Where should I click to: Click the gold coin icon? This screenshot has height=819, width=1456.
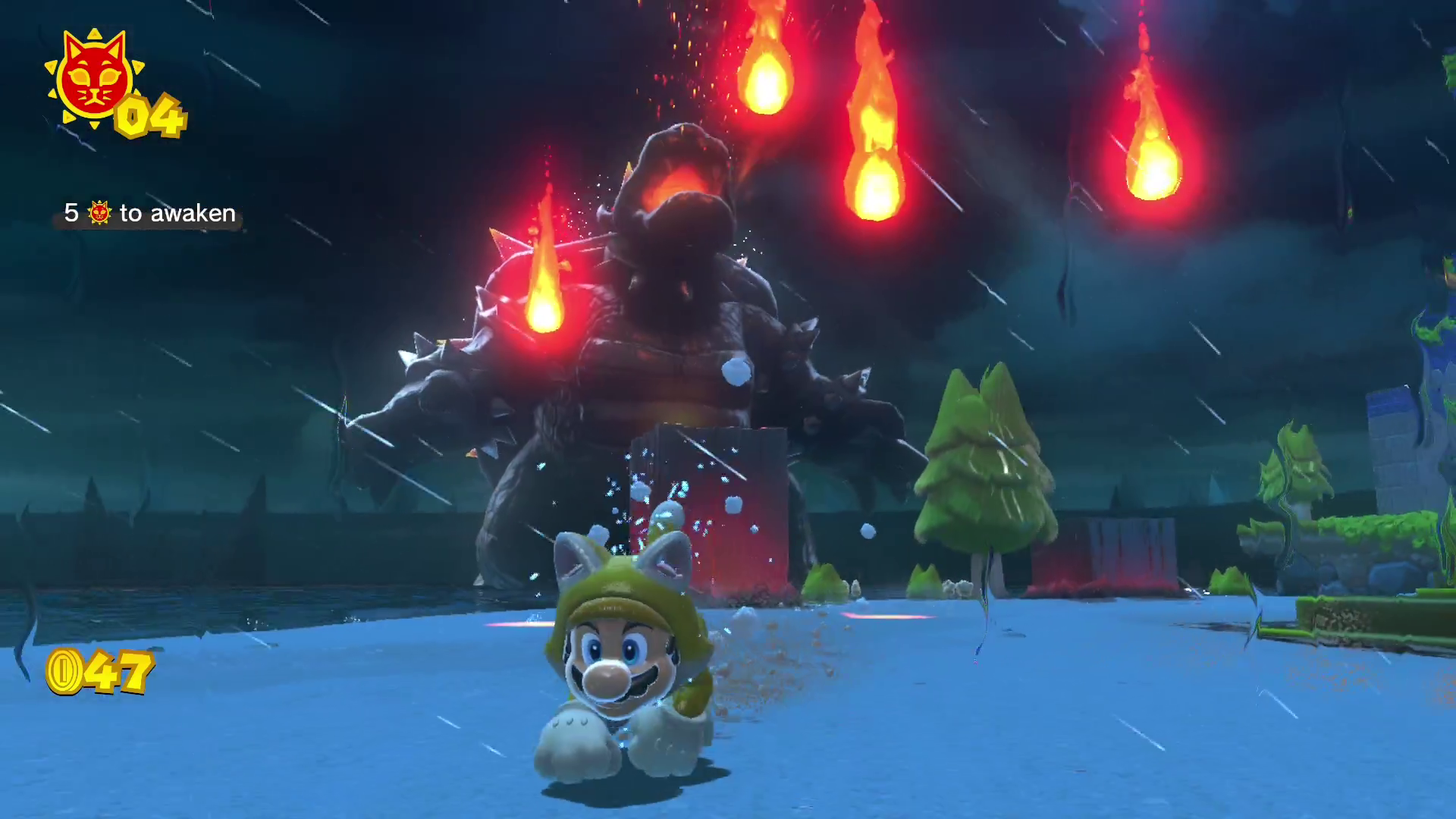(64, 672)
